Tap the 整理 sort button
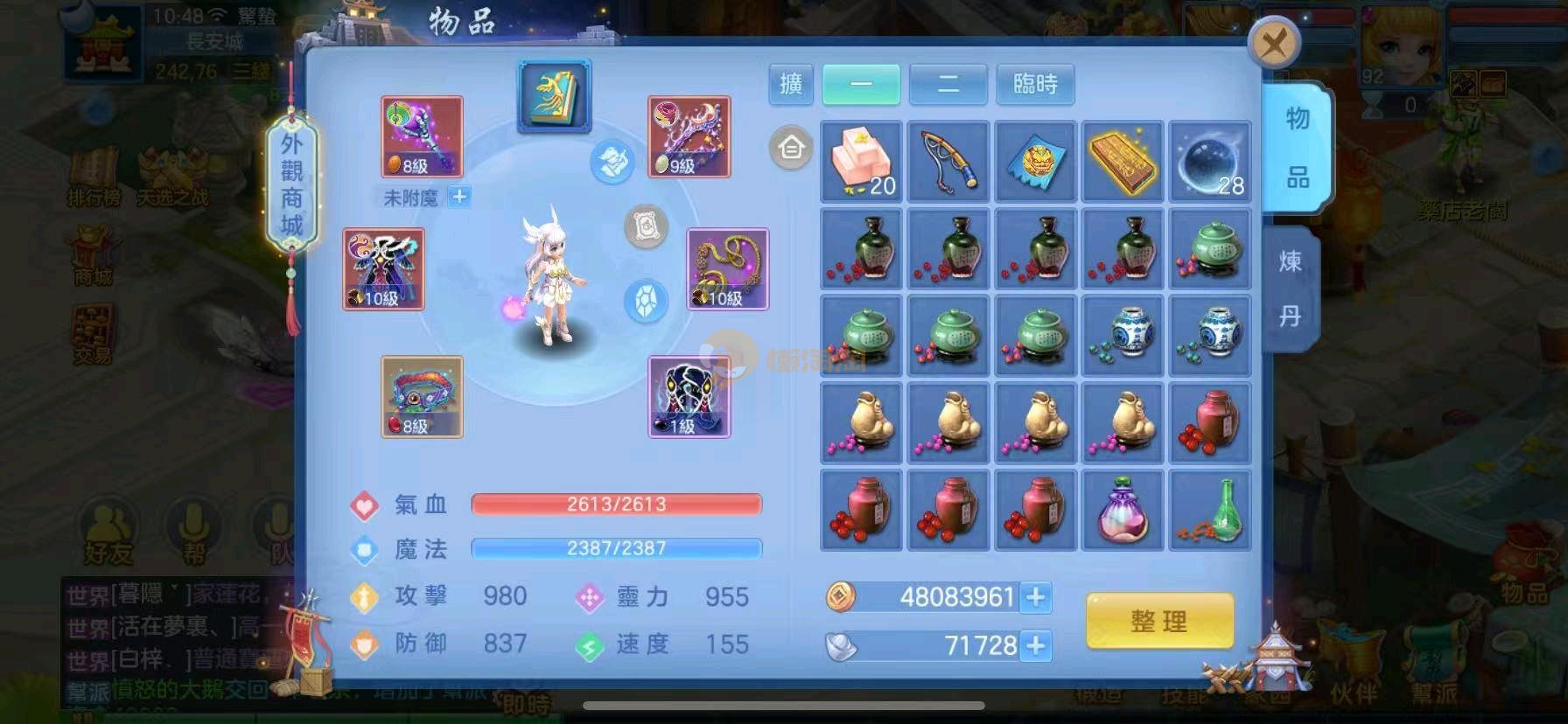 [x=1159, y=621]
